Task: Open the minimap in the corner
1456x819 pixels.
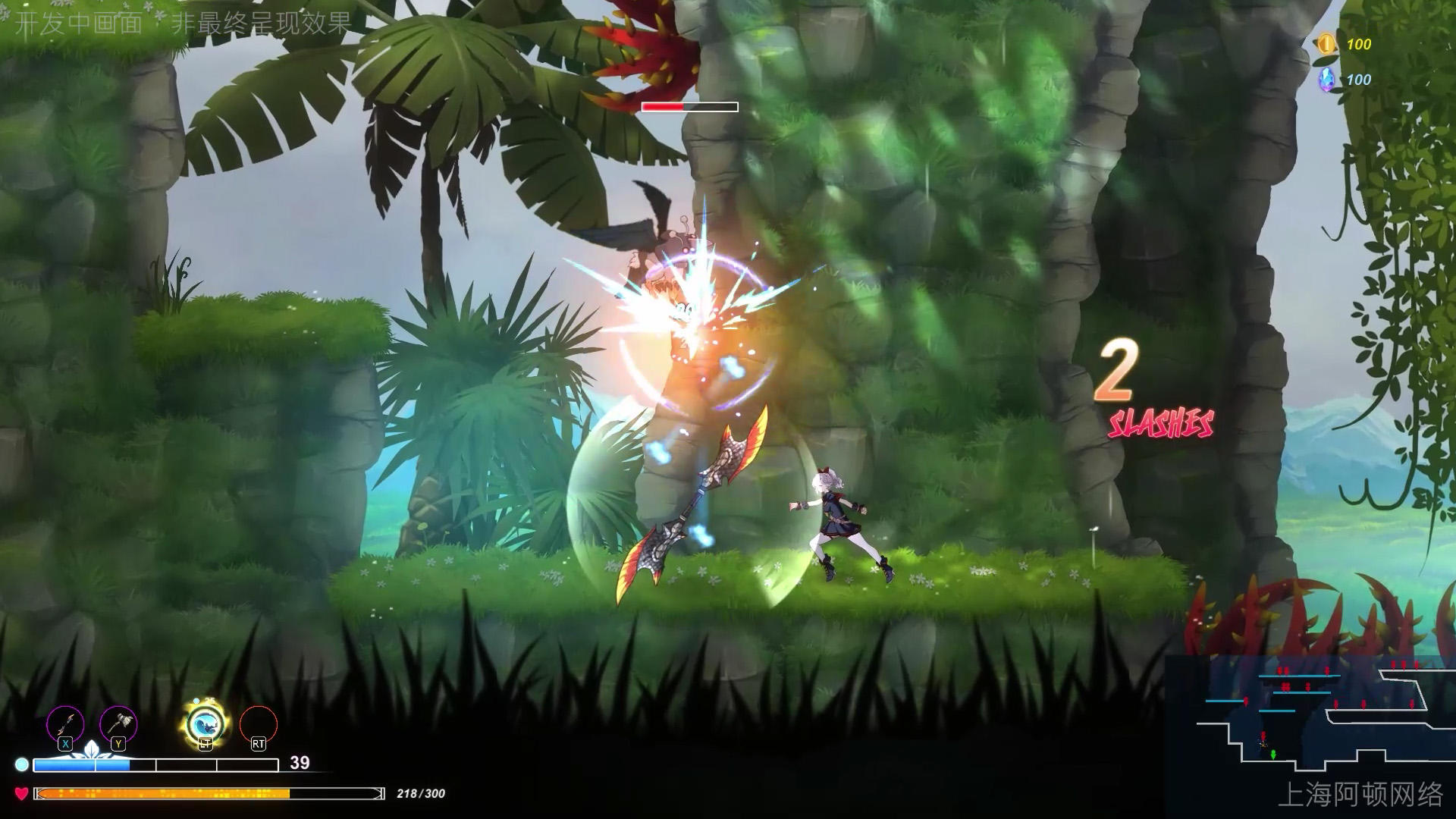Action: pos(1310,717)
